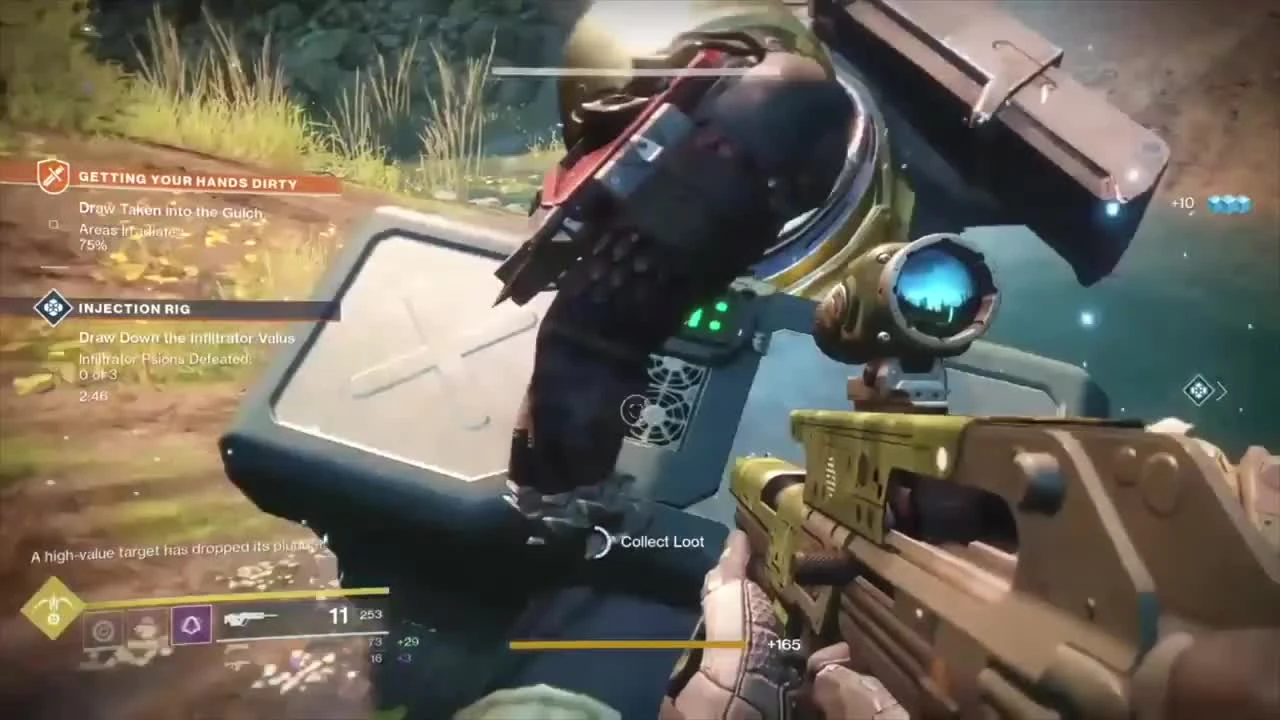Screen dimensions: 1280x720
Task: Click the ammo counter showing 11
Action: coord(339,616)
